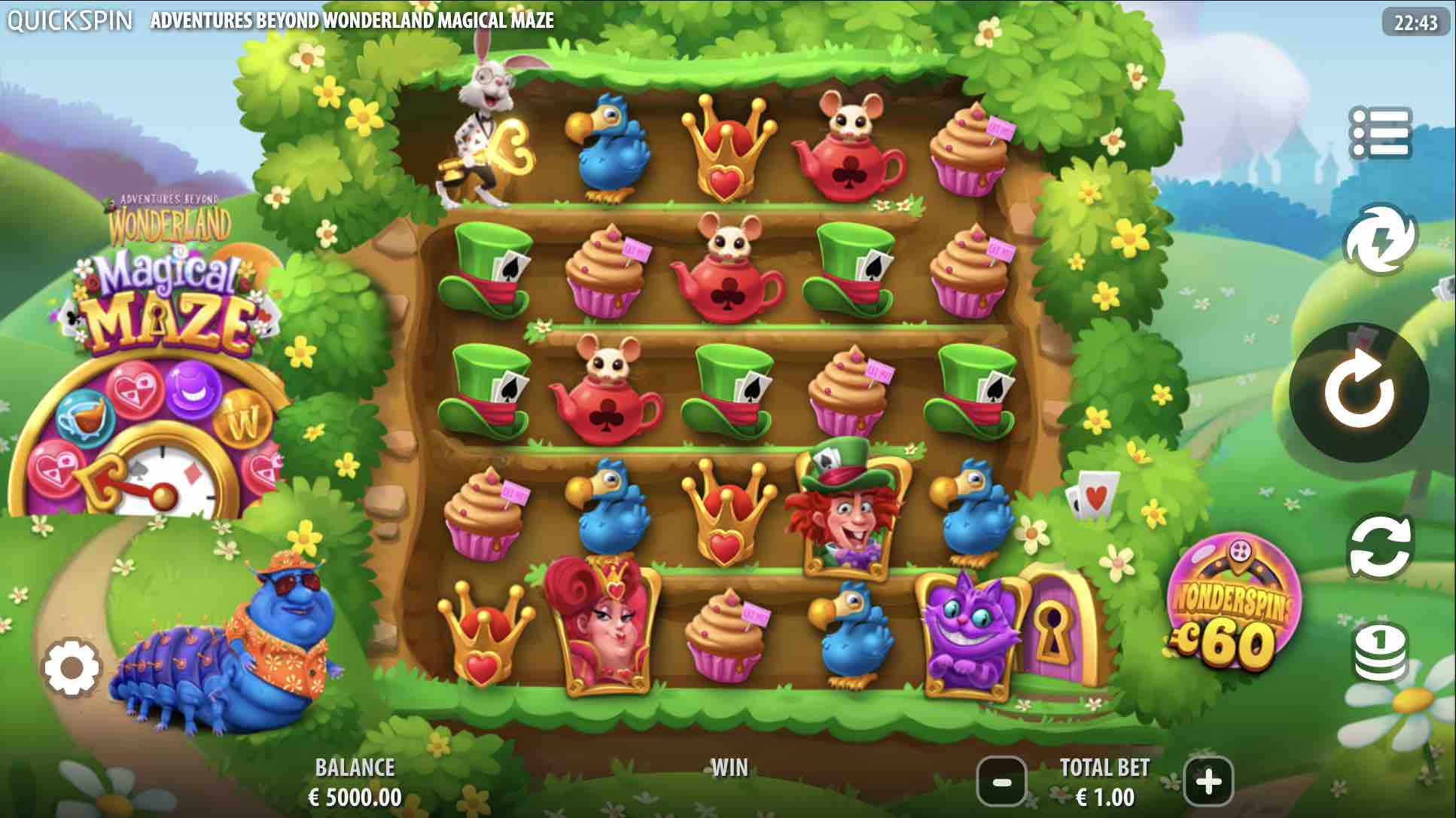Open the autoplay looping arrows option

(x=1380, y=549)
